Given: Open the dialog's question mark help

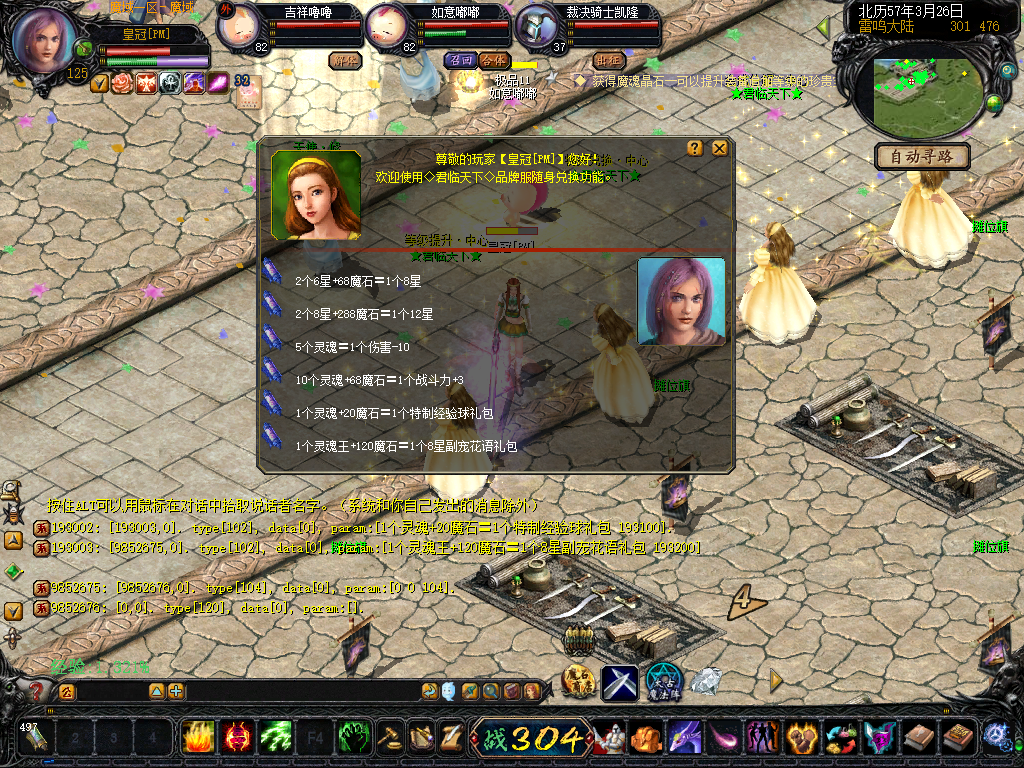Looking at the screenshot, I should click(x=695, y=148).
